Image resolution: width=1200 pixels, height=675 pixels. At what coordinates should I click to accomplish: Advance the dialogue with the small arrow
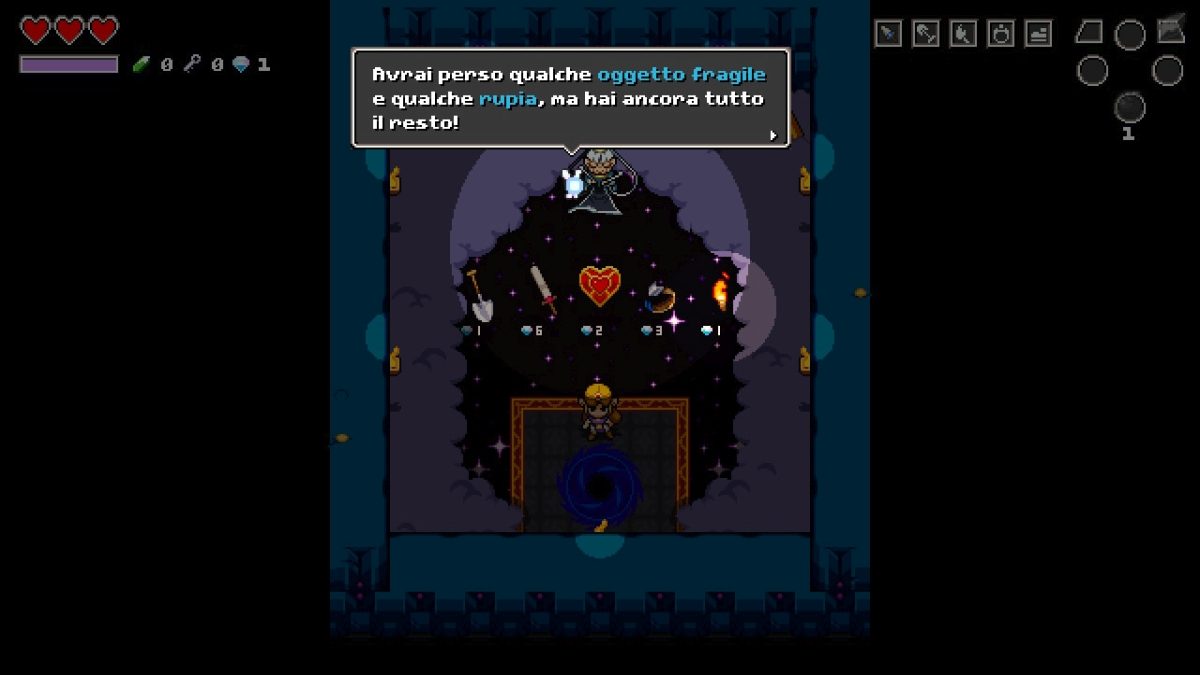(x=772, y=135)
